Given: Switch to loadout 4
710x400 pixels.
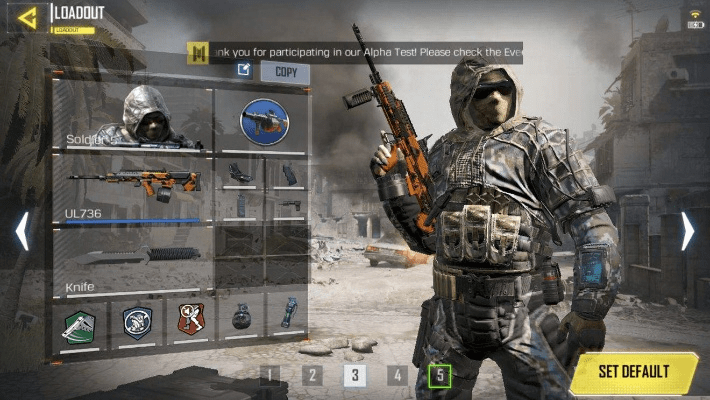Looking at the screenshot, I should [x=397, y=375].
